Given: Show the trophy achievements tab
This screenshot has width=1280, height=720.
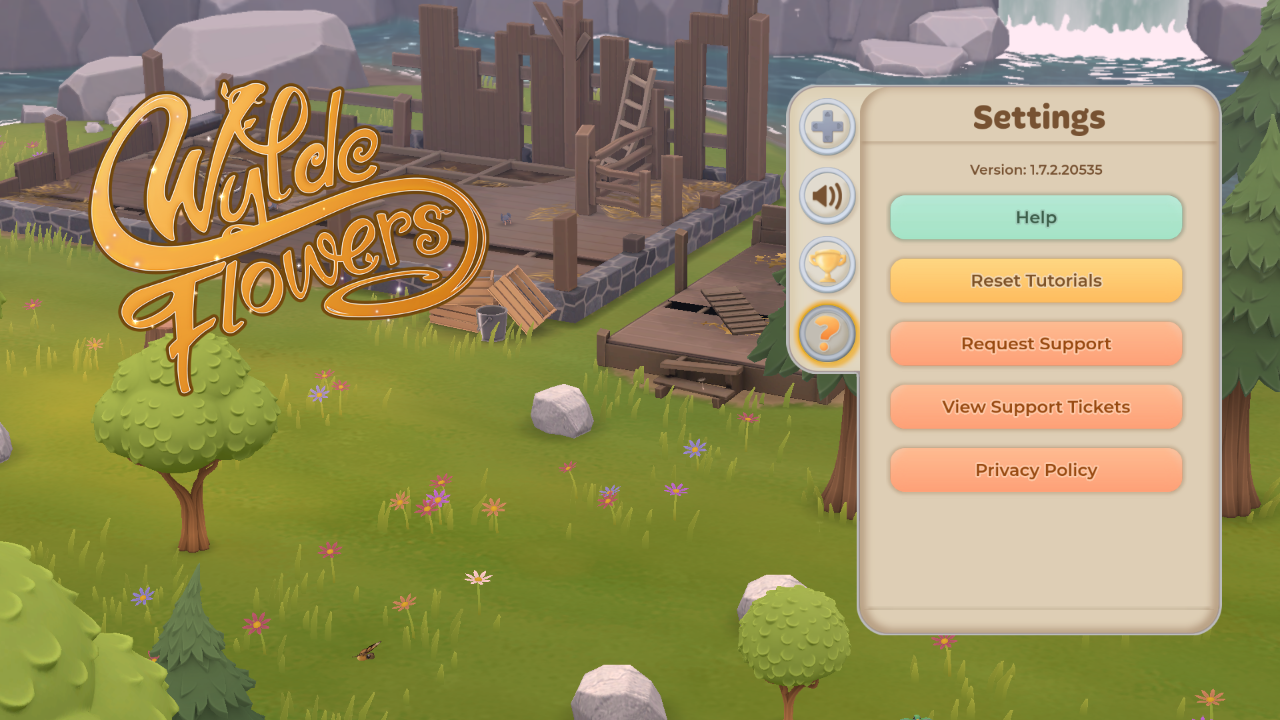Looking at the screenshot, I should tap(827, 264).
